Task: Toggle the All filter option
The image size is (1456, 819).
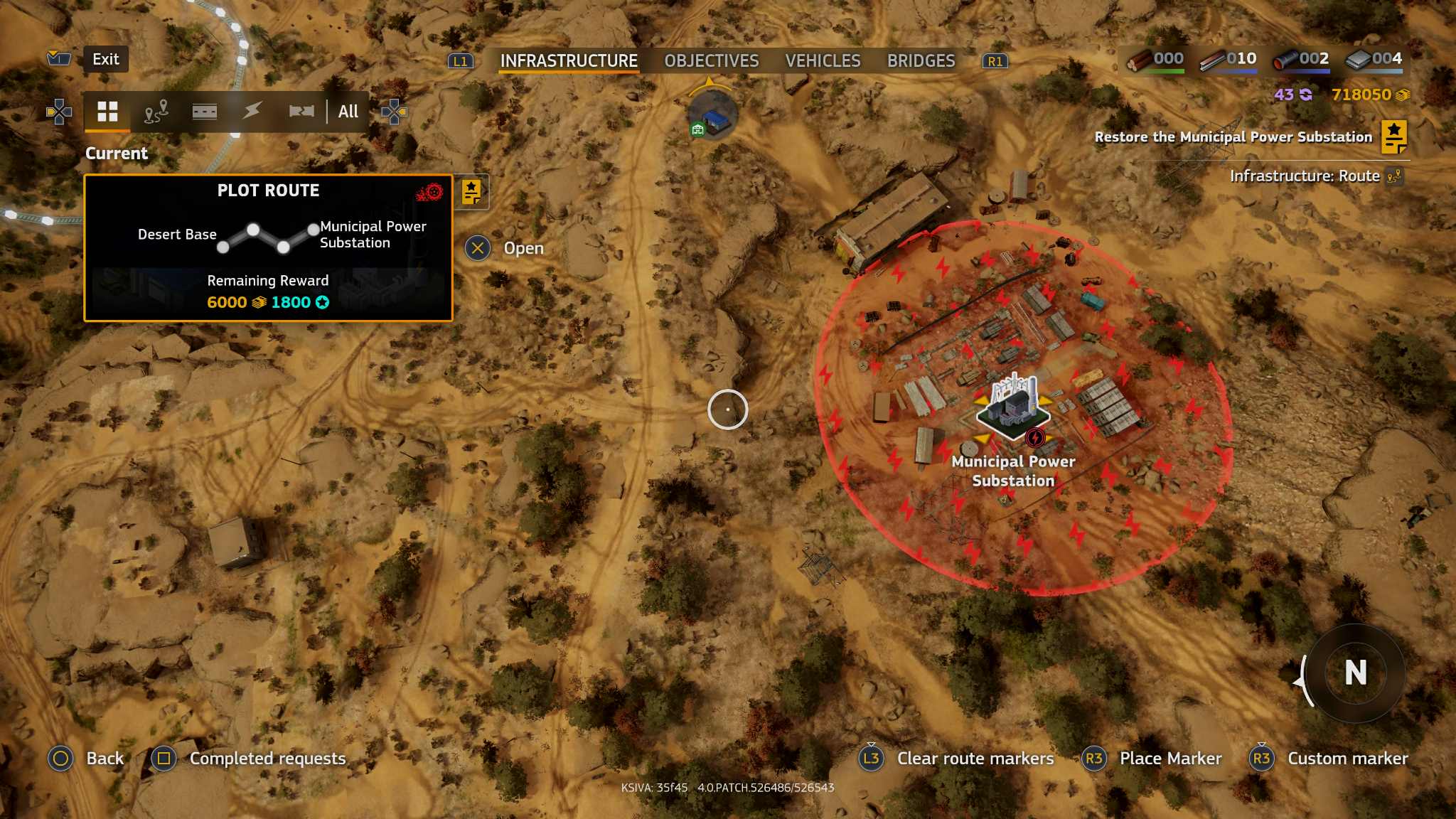Action: coord(347,111)
